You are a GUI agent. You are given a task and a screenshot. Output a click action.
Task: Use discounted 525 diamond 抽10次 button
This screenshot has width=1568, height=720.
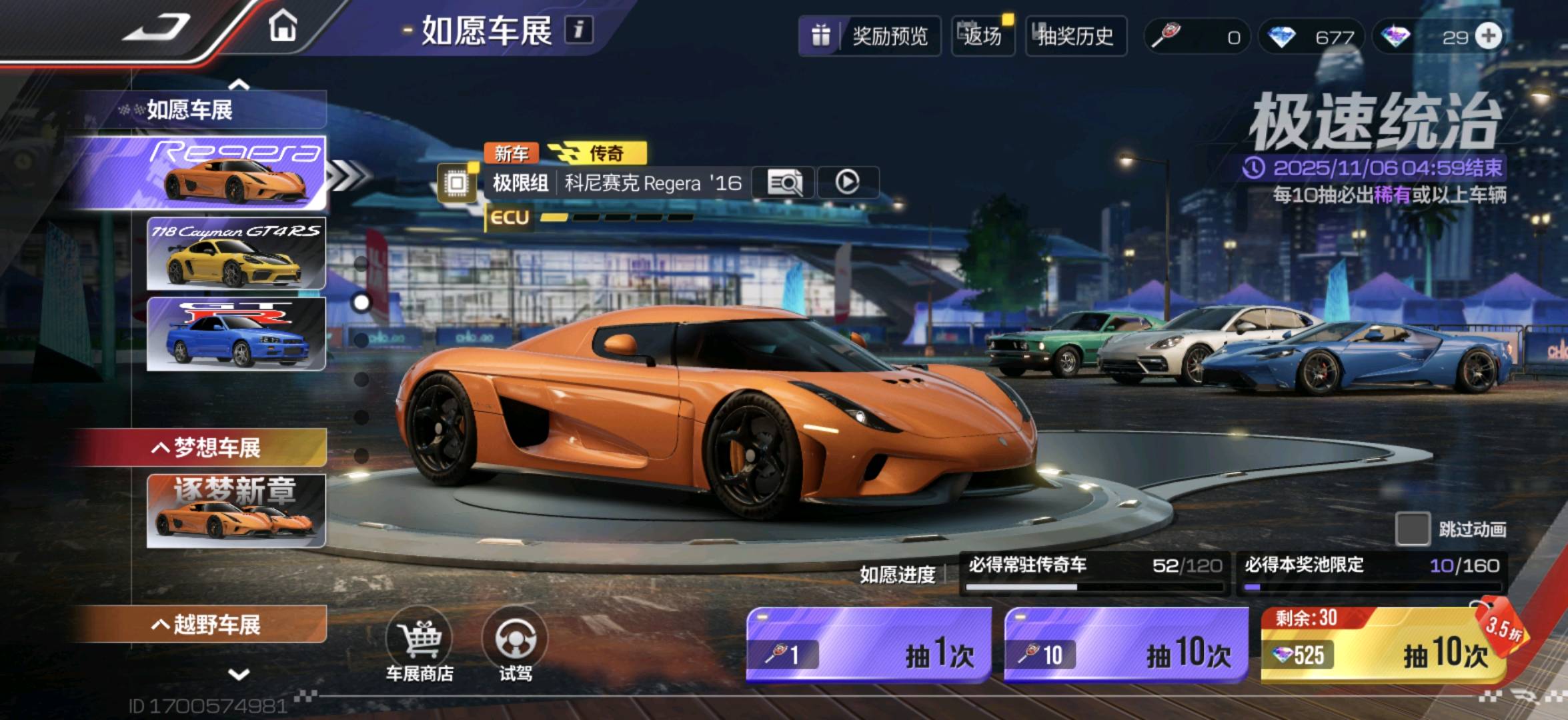(1383, 645)
